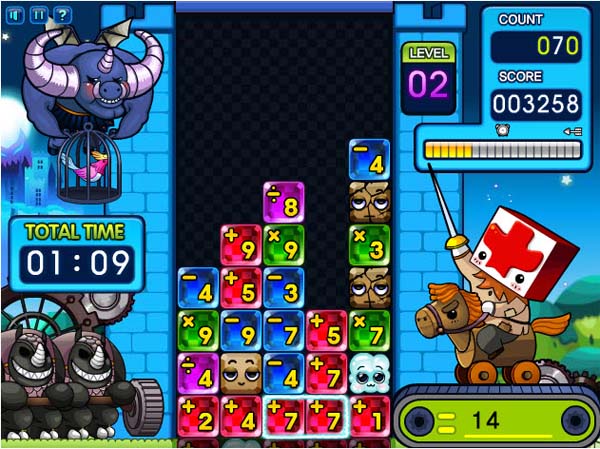The image size is (600, 449).
Task: Pause the game
Action: tap(38, 14)
